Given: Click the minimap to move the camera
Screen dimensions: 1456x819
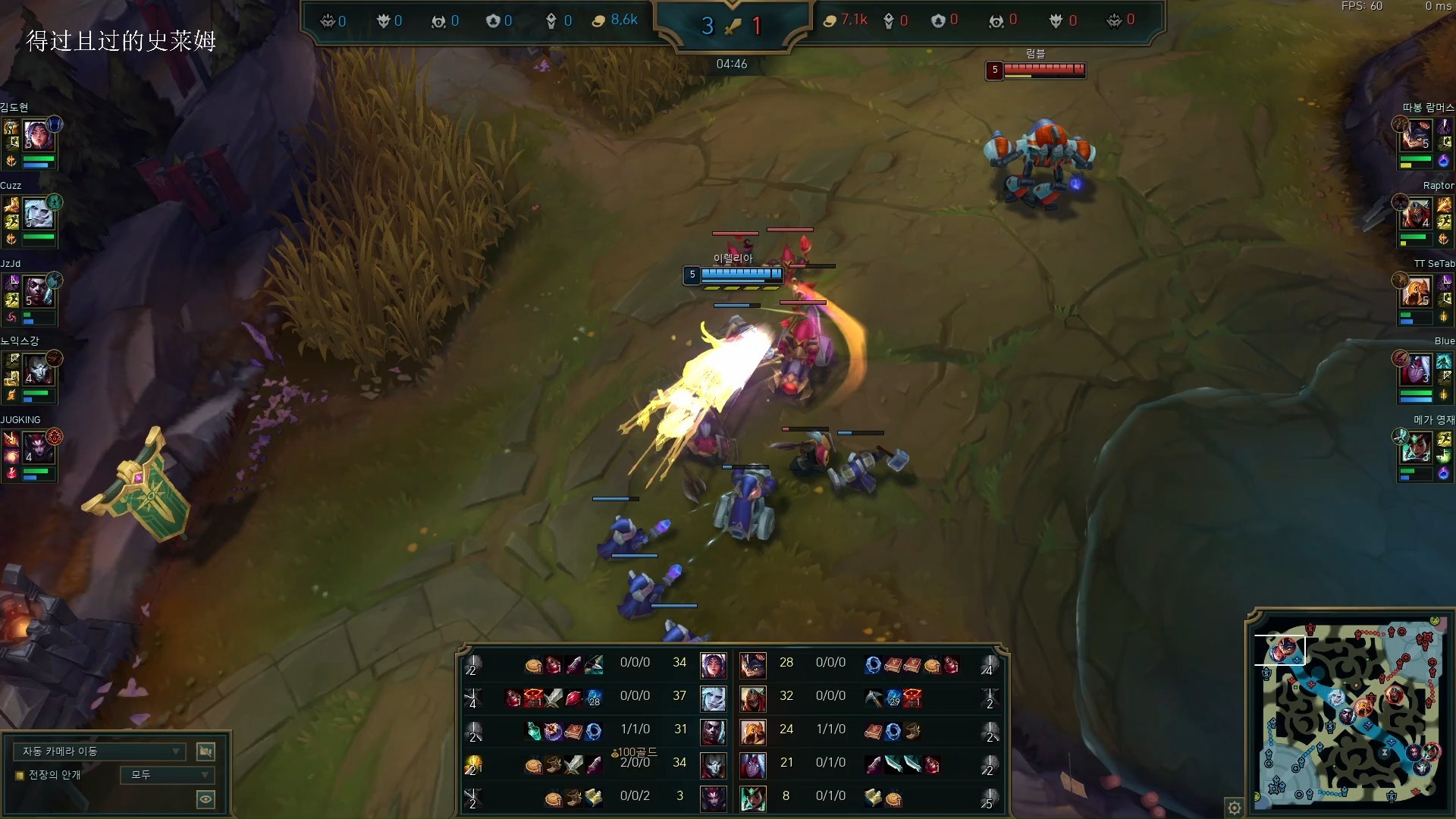Looking at the screenshot, I should coord(1348,713).
